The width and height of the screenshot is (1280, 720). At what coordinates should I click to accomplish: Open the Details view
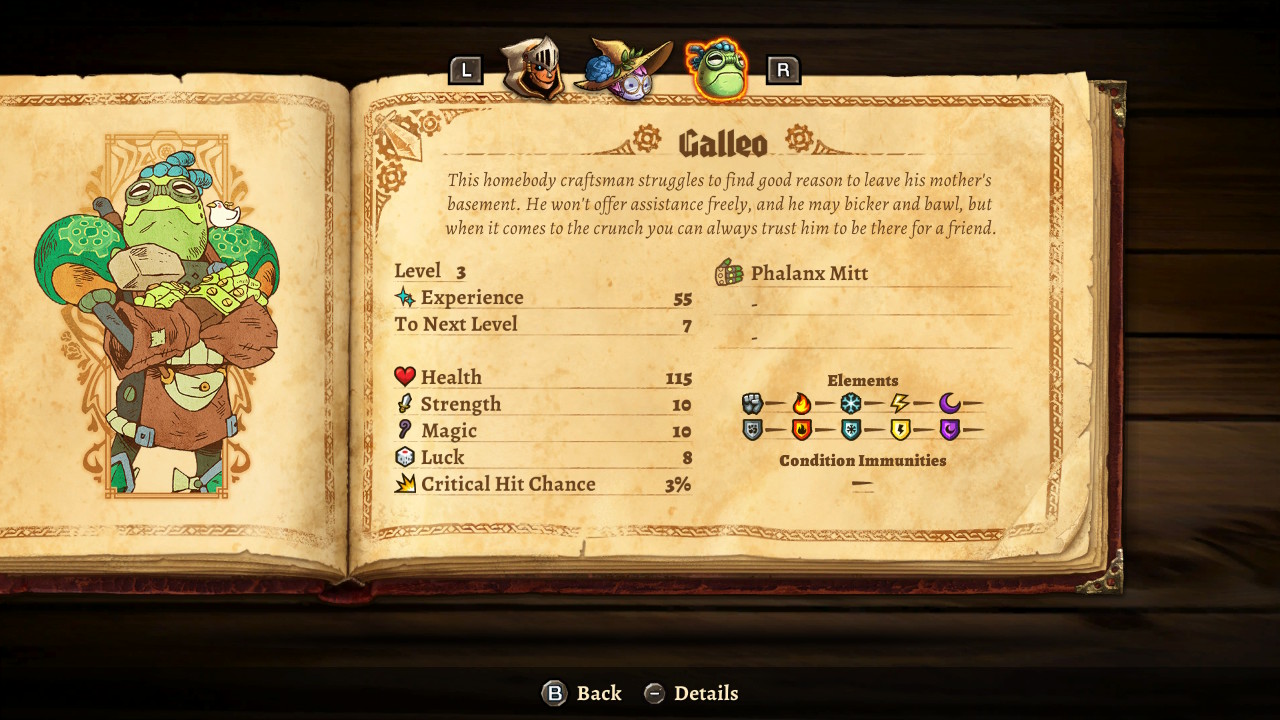tap(705, 693)
